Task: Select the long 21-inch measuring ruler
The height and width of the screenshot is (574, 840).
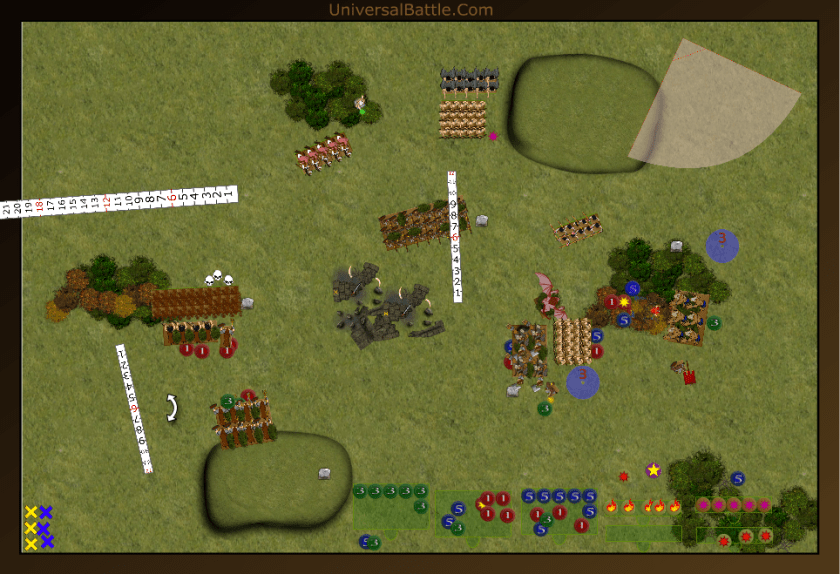Action: pos(118,202)
